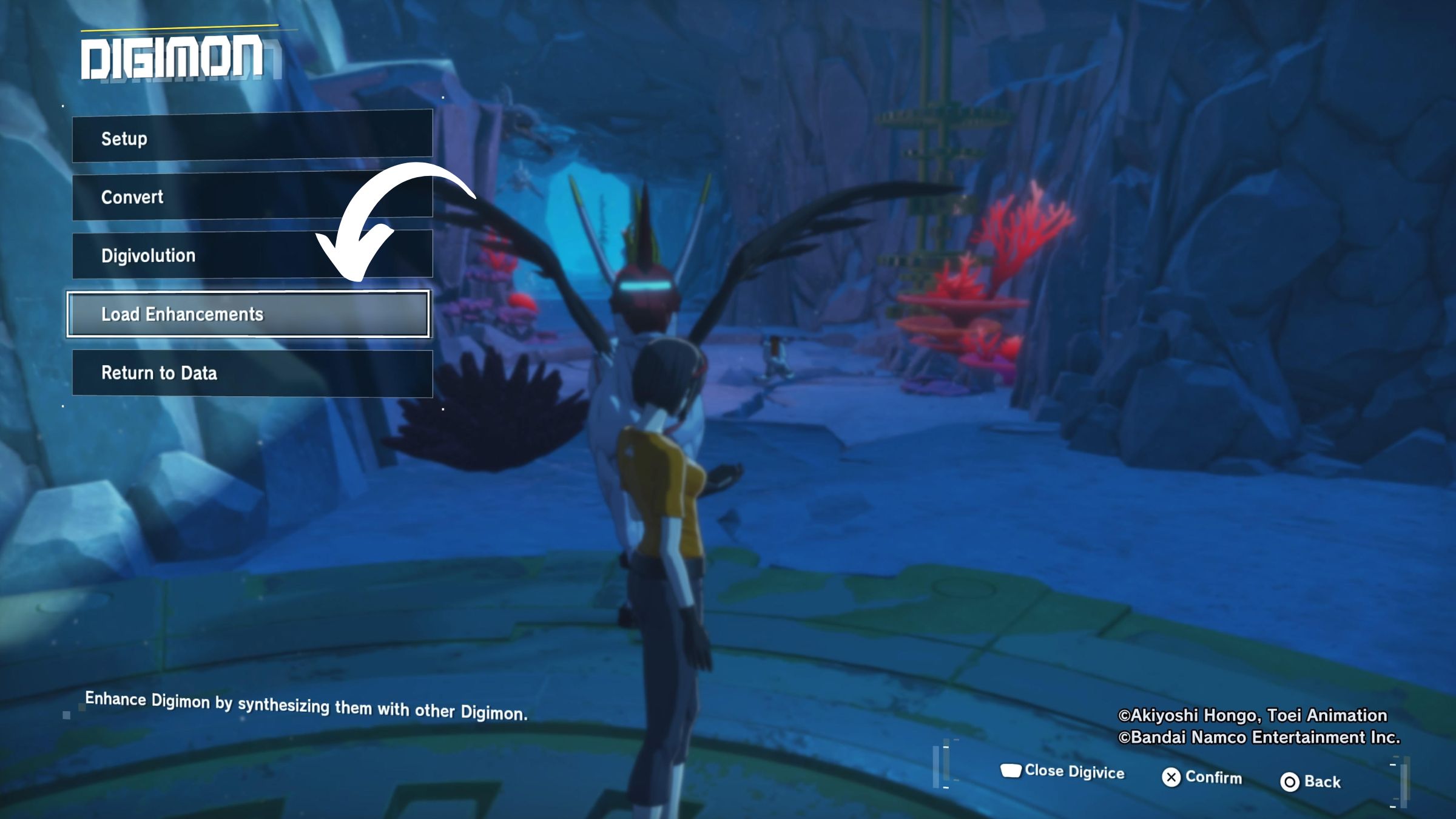Select Return to Data
The height and width of the screenshot is (819, 1456).
[252, 373]
